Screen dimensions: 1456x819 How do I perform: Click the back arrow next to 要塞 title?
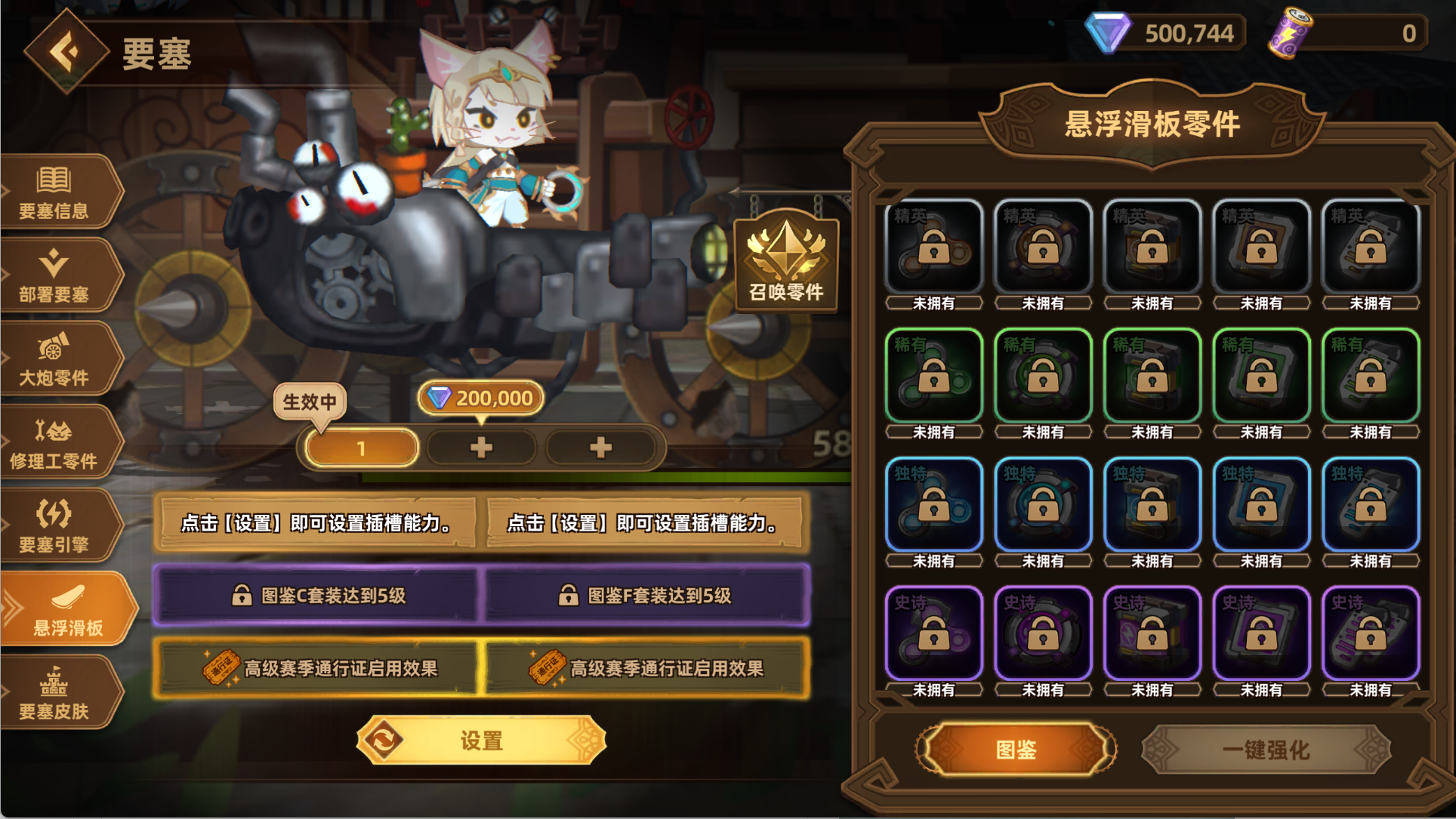(x=64, y=52)
